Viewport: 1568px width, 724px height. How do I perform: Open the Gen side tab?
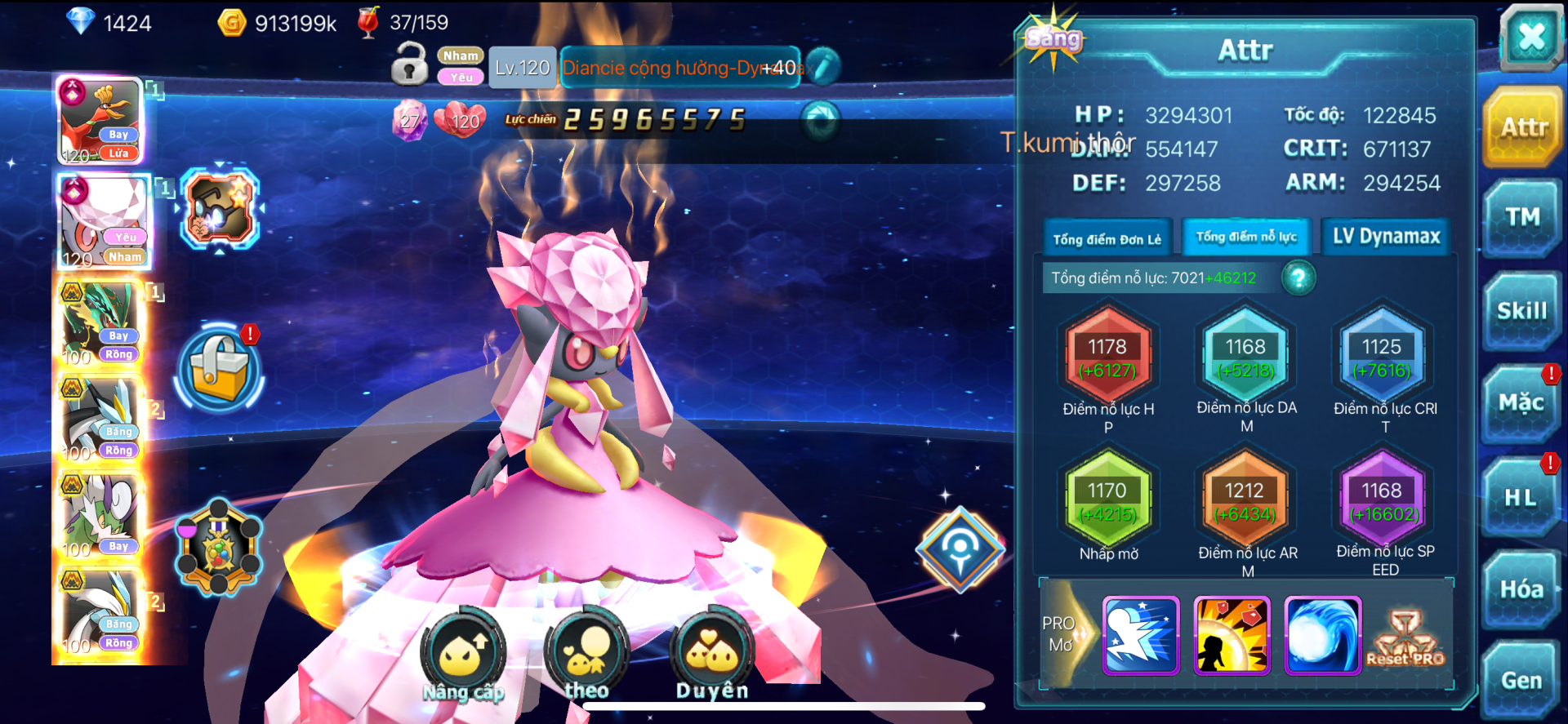point(1521,681)
